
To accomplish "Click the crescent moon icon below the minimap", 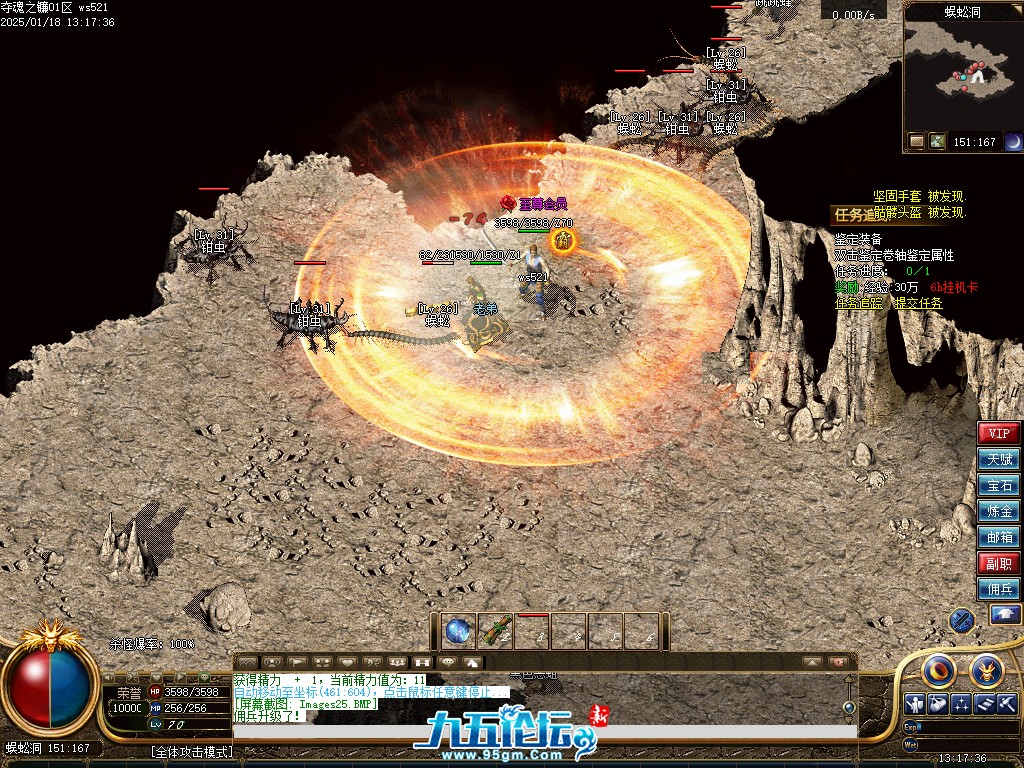I will pos(1013,142).
